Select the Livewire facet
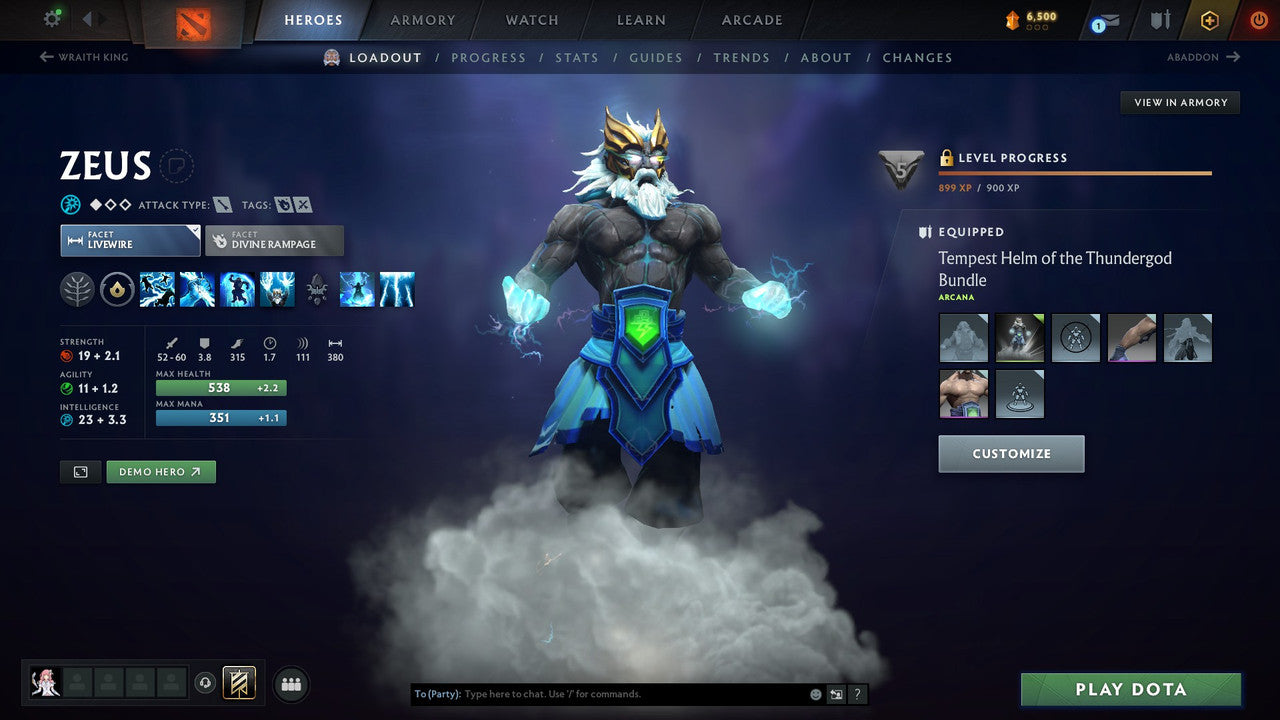The image size is (1280, 720). pos(130,240)
